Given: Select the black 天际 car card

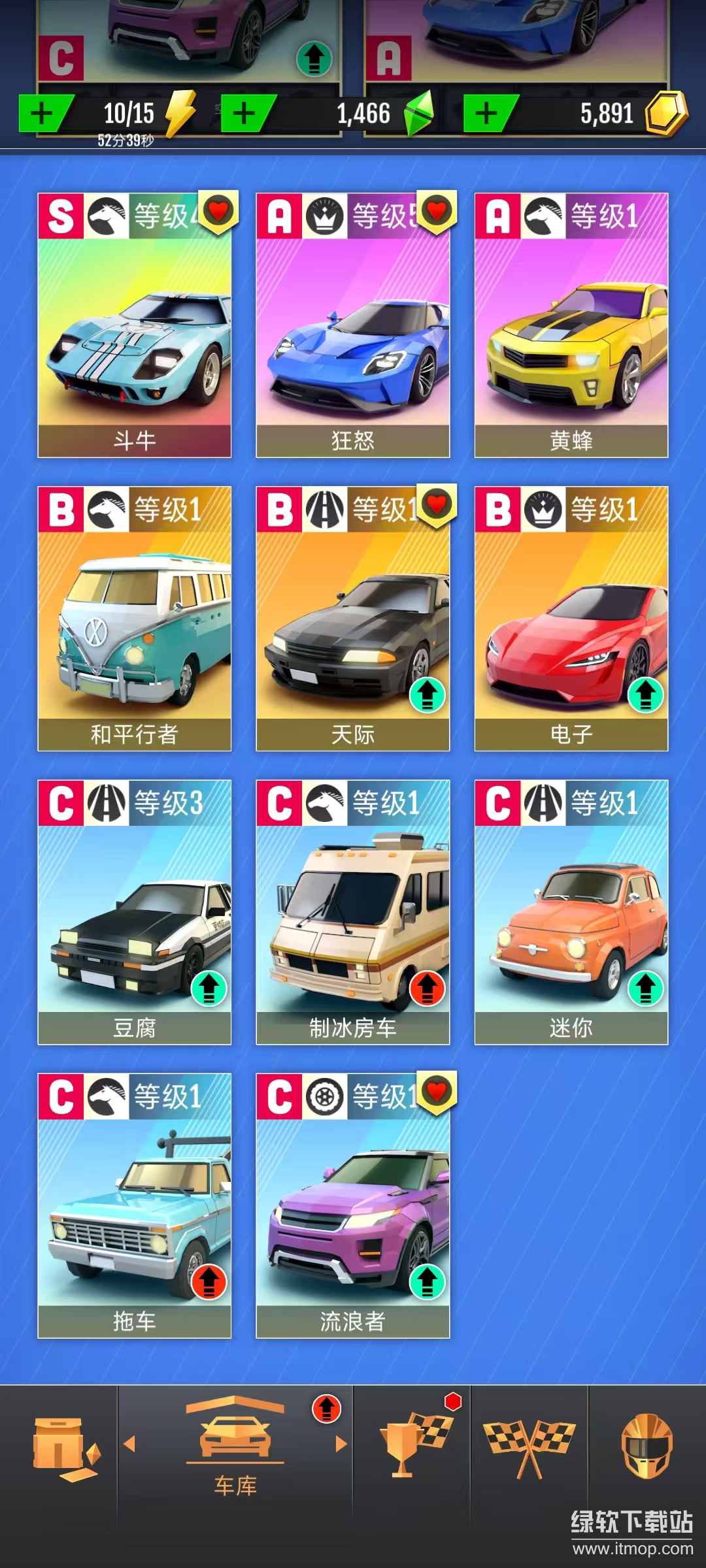Looking at the screenshot, I should (353, 618).
